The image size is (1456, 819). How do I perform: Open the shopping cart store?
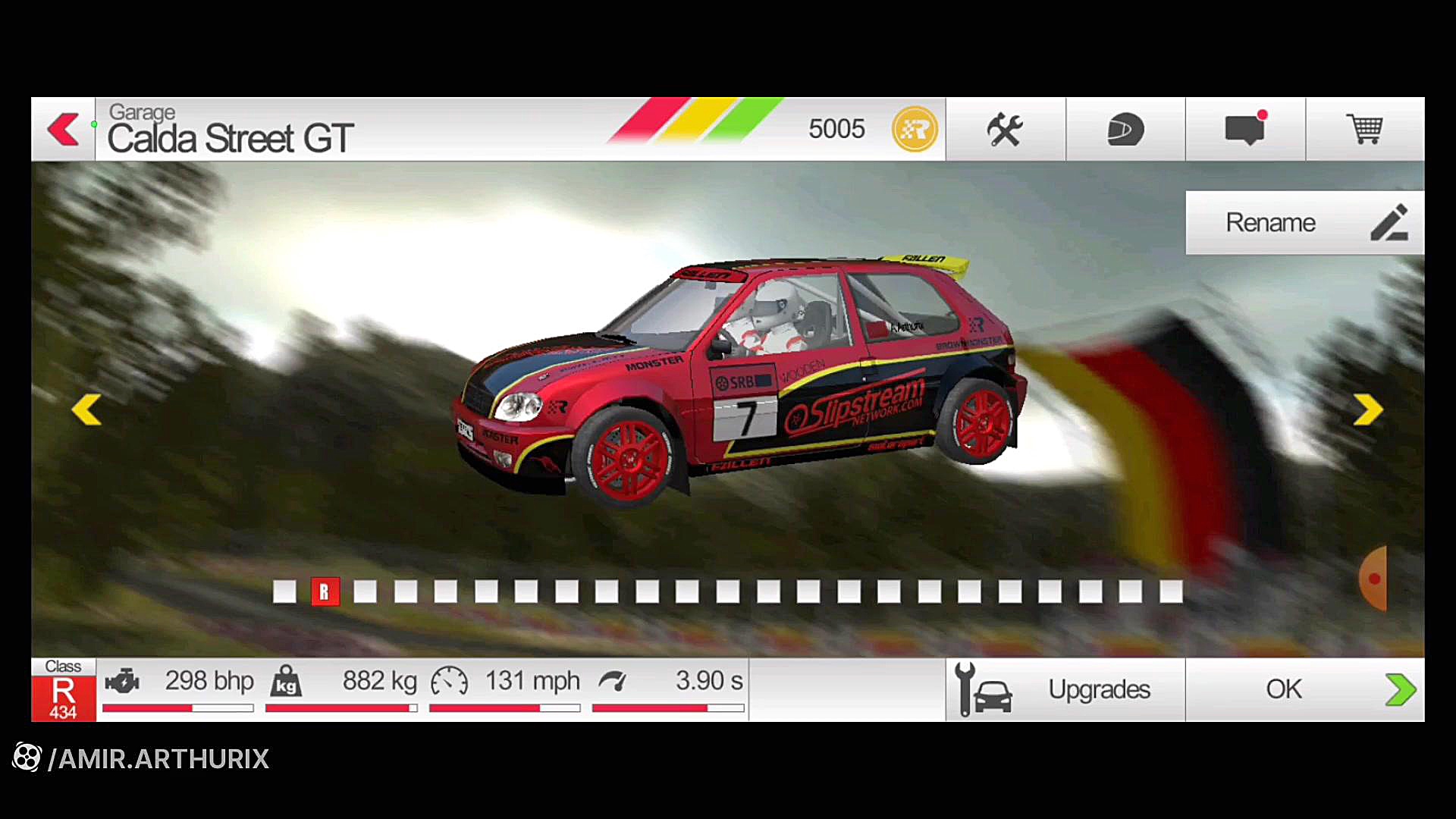(x=1364, y=129)
